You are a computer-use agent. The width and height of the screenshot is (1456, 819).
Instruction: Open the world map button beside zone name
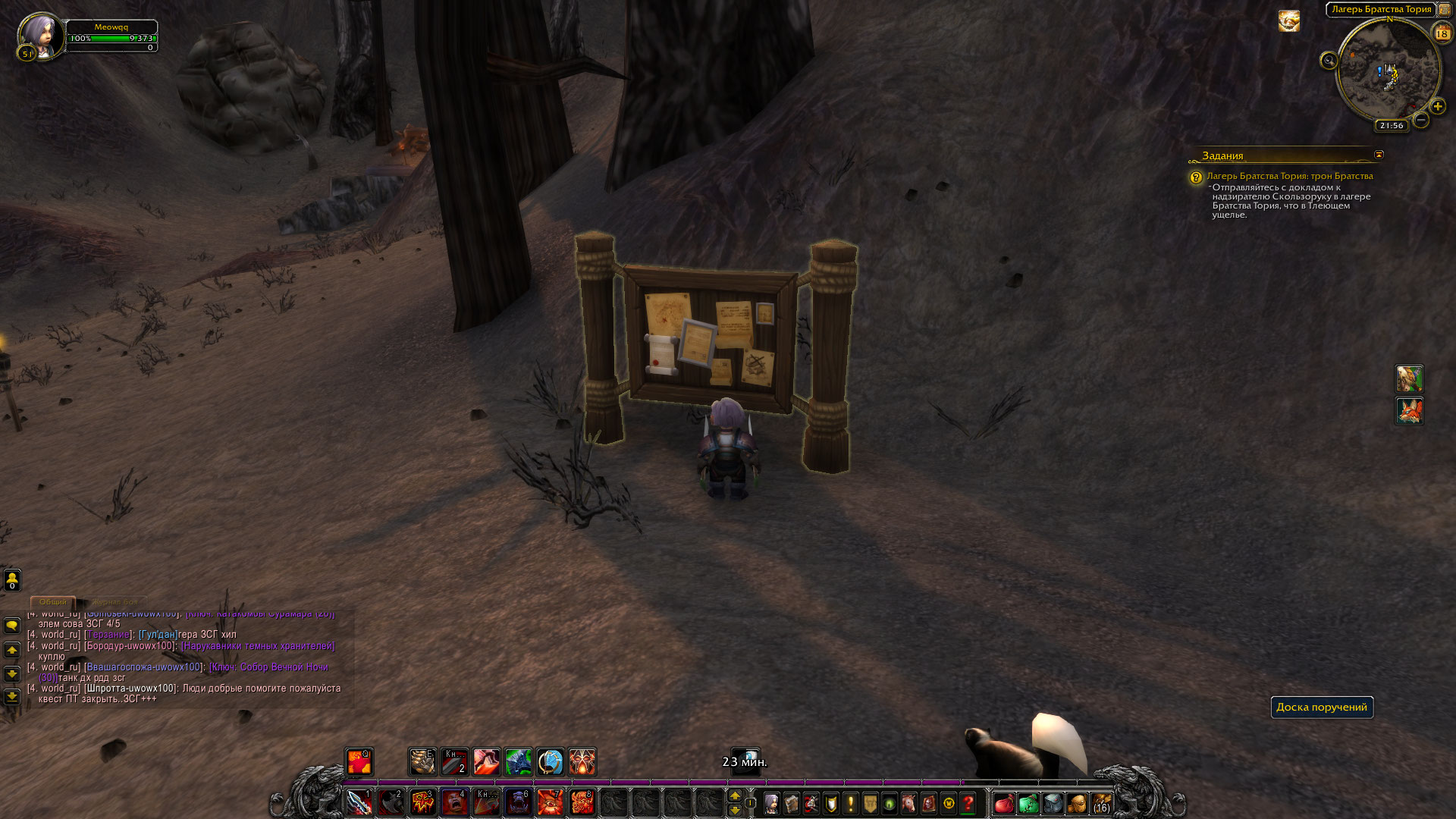(1445, 10)
